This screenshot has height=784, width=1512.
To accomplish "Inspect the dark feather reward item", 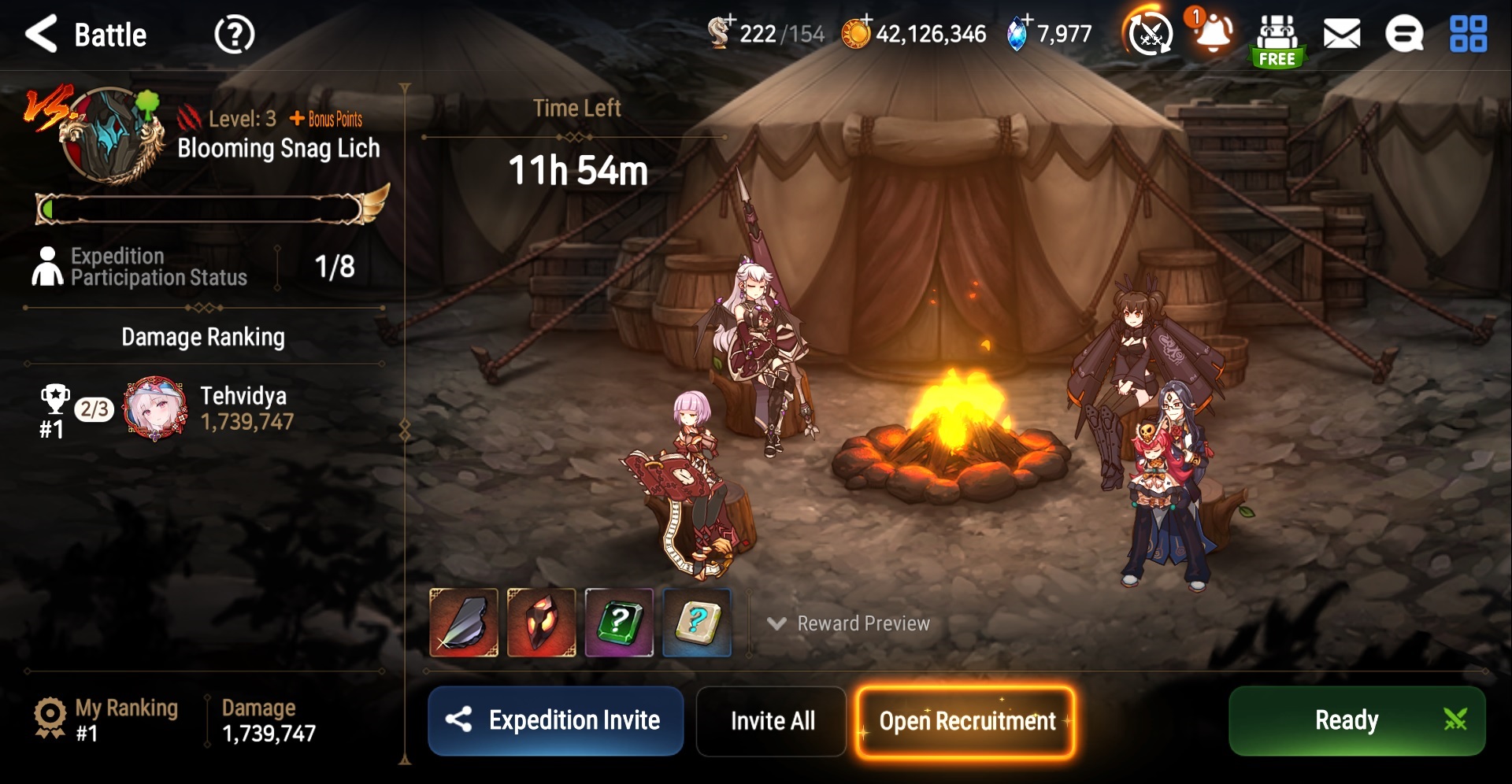I will coord(464,623).
